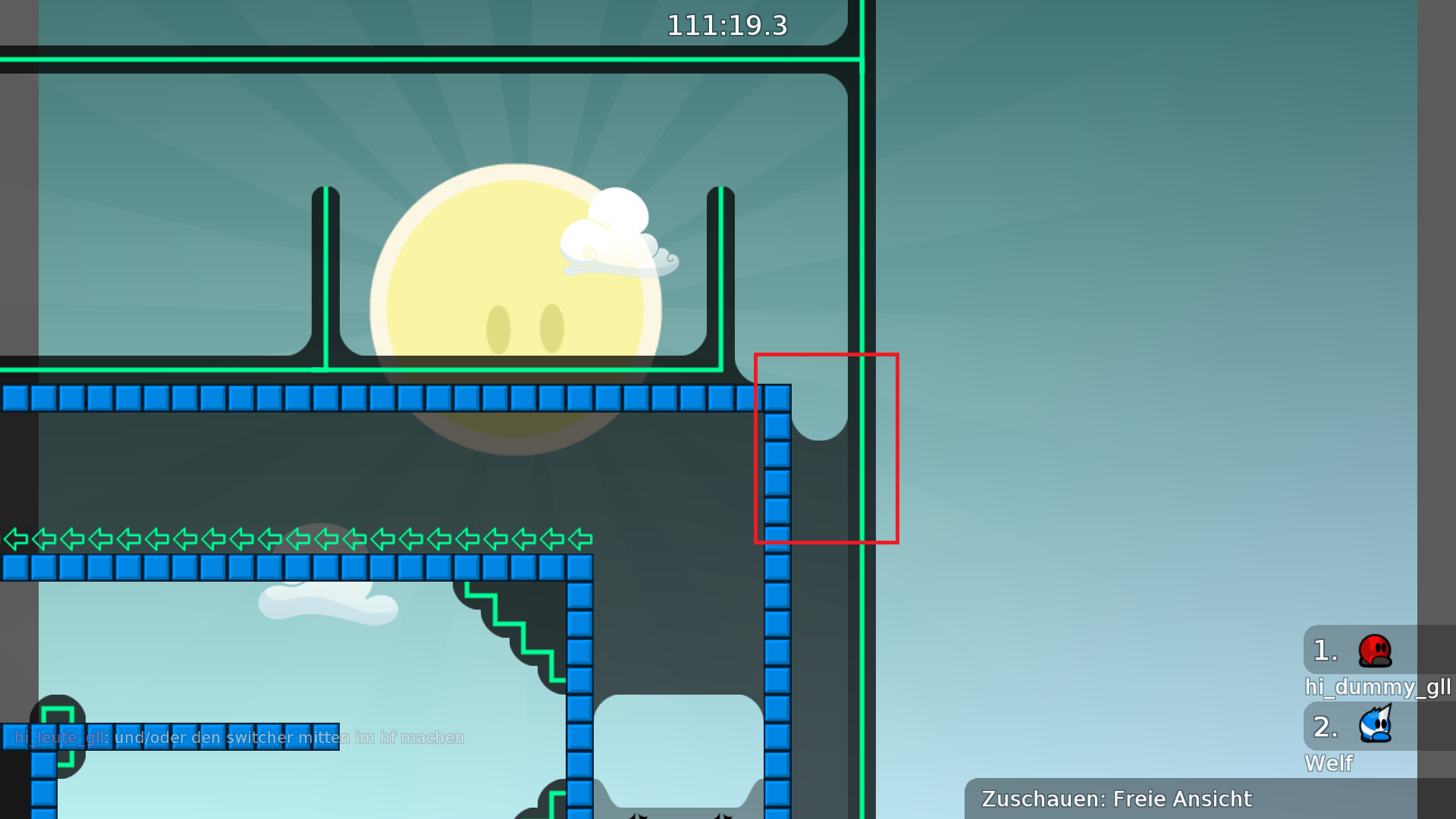Click the rightmost green arrow in the arrow row
Image resolution: width=1456 pixels, height=819 pixels.
tap(579, 540)
